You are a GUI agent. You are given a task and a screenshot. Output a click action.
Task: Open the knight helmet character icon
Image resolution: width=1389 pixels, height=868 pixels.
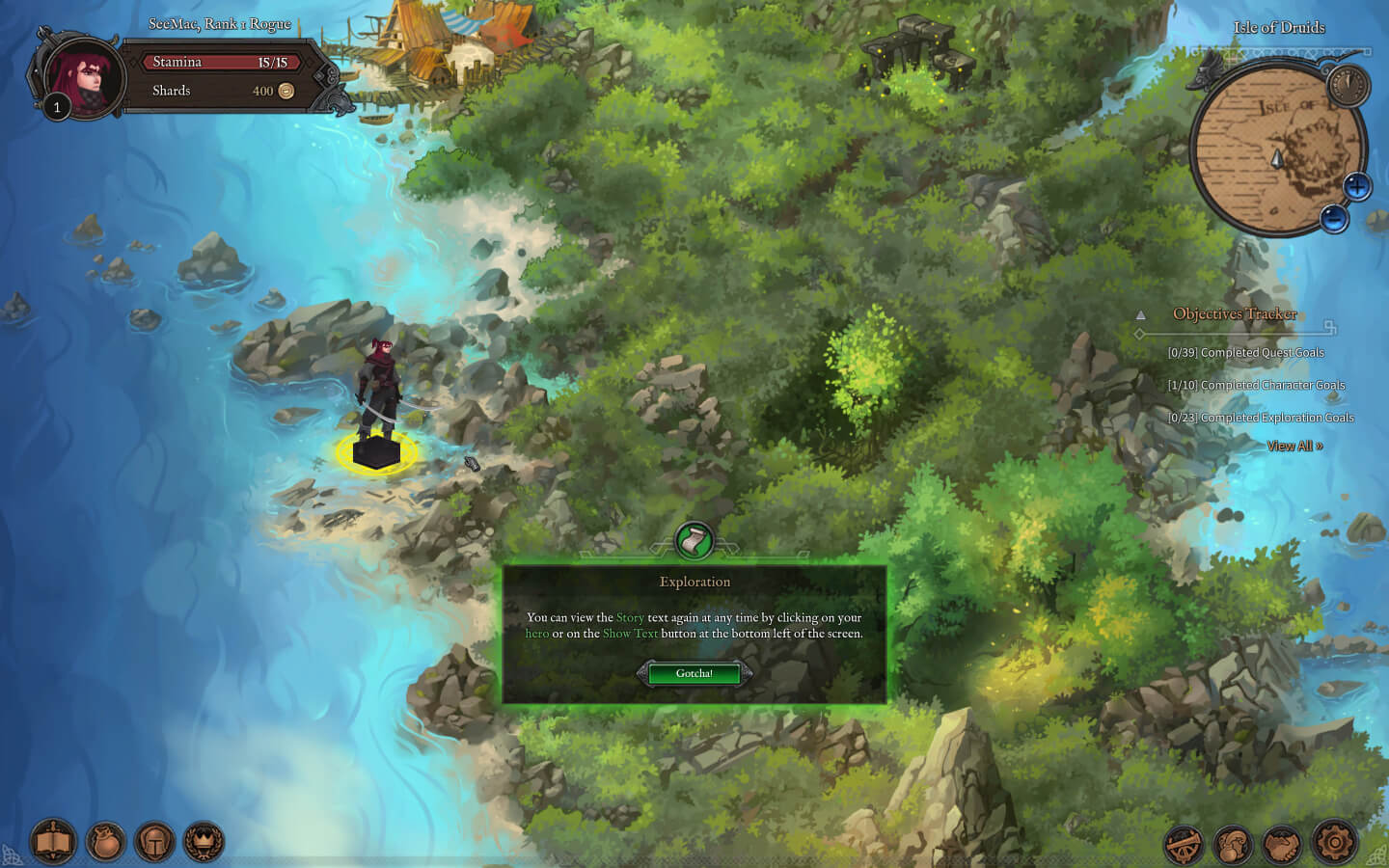tap(154, 842)
